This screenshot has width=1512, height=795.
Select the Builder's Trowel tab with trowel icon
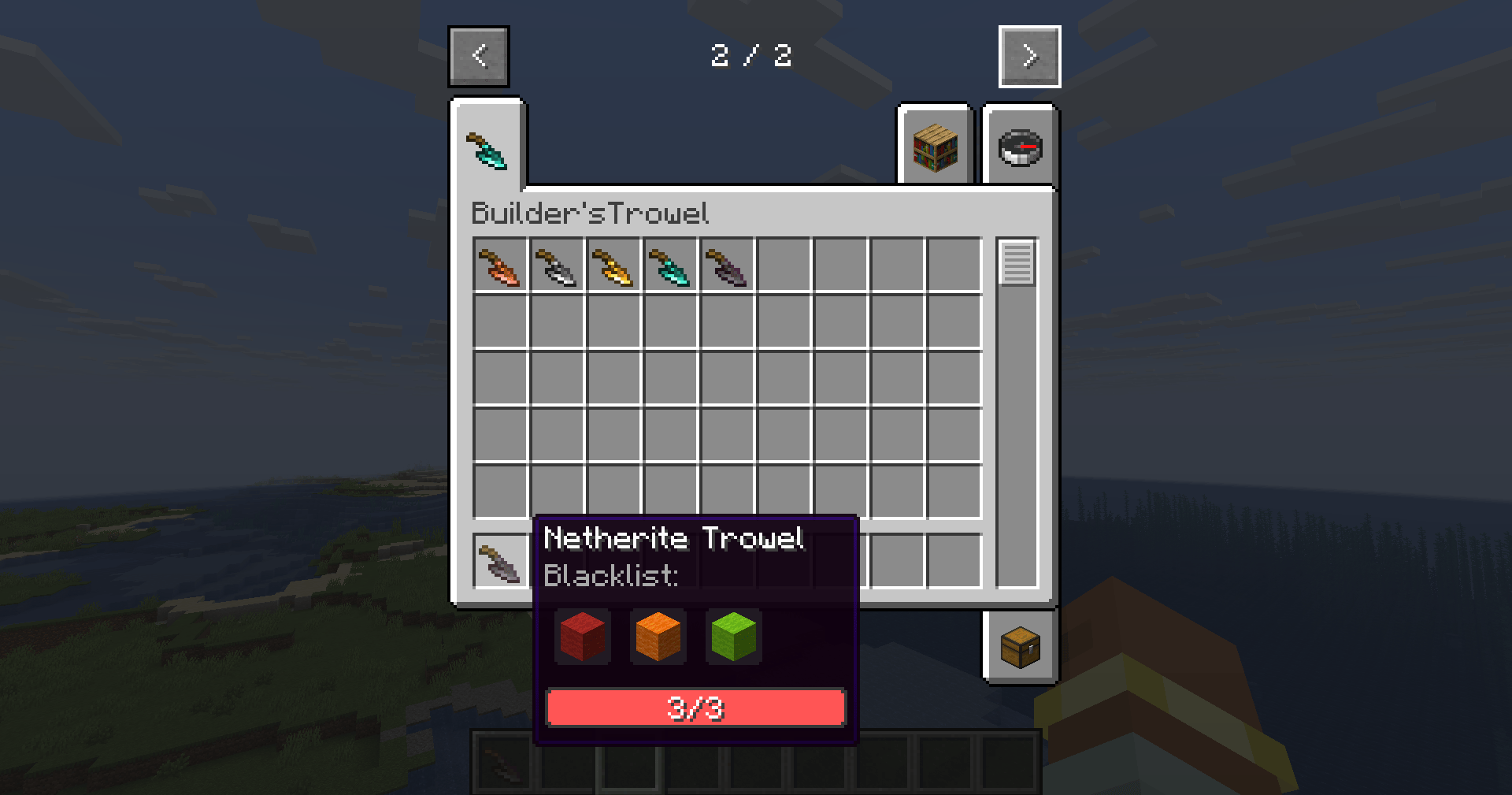click(x=487, y=150)
